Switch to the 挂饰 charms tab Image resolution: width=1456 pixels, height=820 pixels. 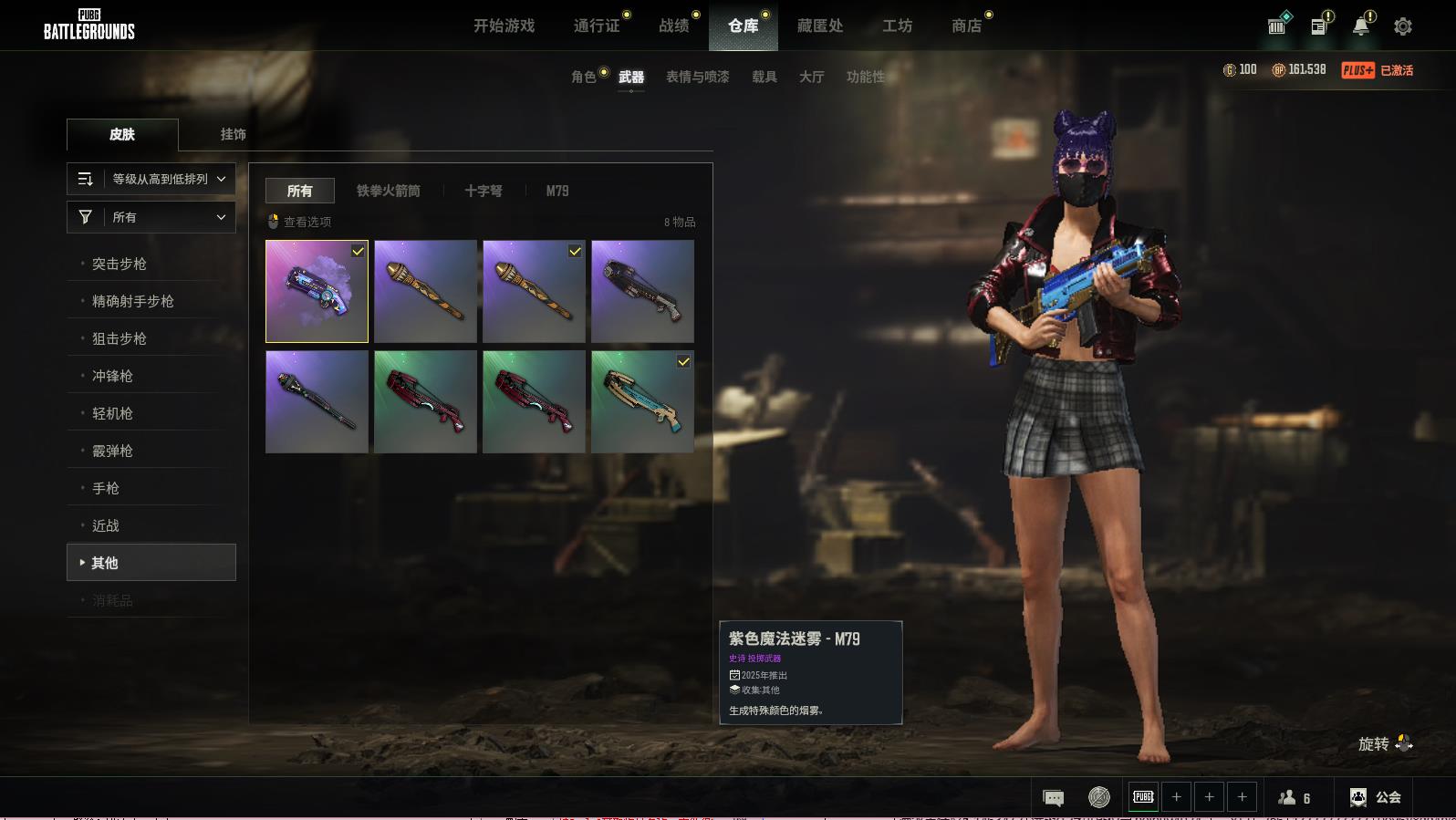[233, 134]
